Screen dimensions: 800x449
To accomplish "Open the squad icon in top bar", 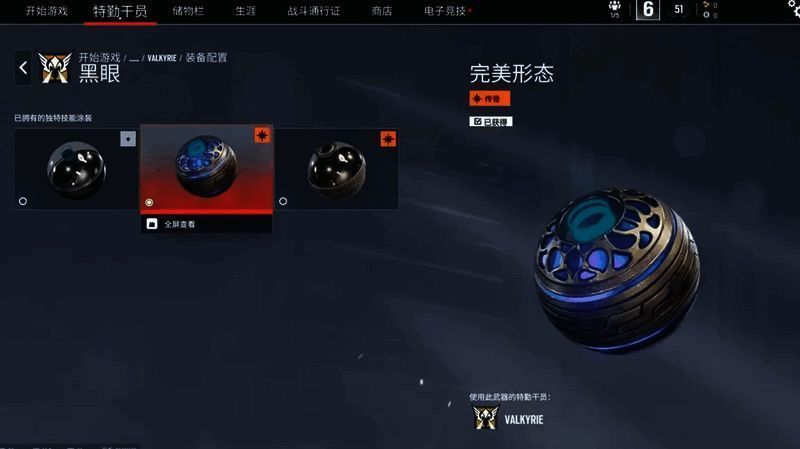I will tap(614, 9).
